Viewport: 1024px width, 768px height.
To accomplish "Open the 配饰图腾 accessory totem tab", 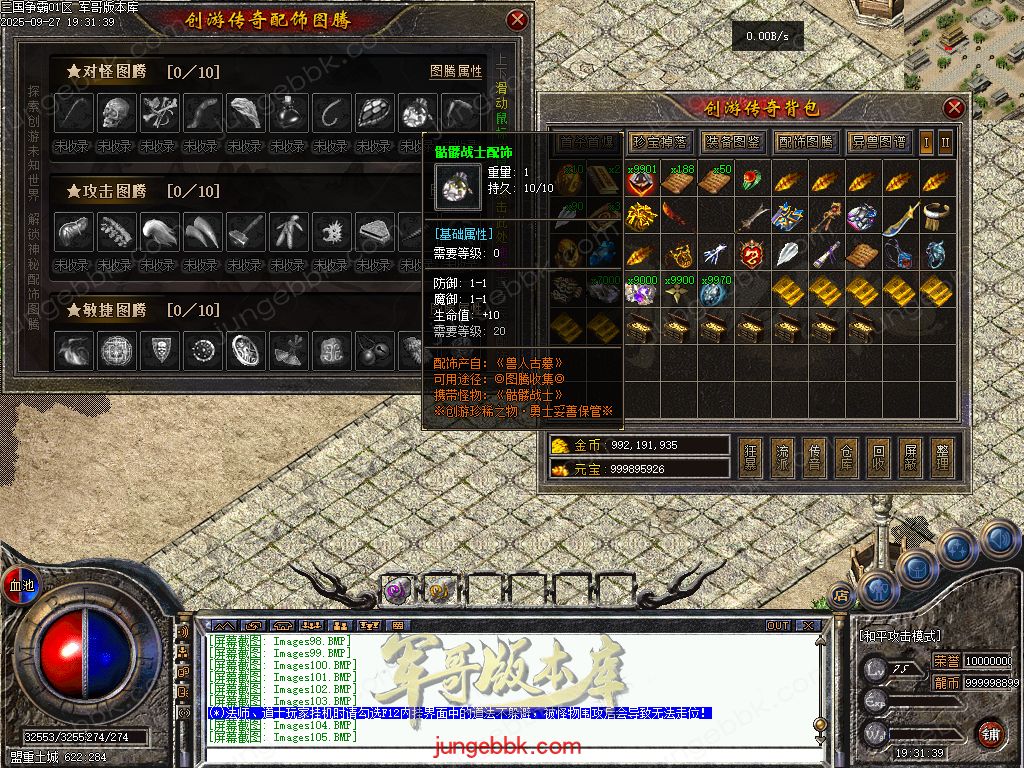I will (806, 142).
